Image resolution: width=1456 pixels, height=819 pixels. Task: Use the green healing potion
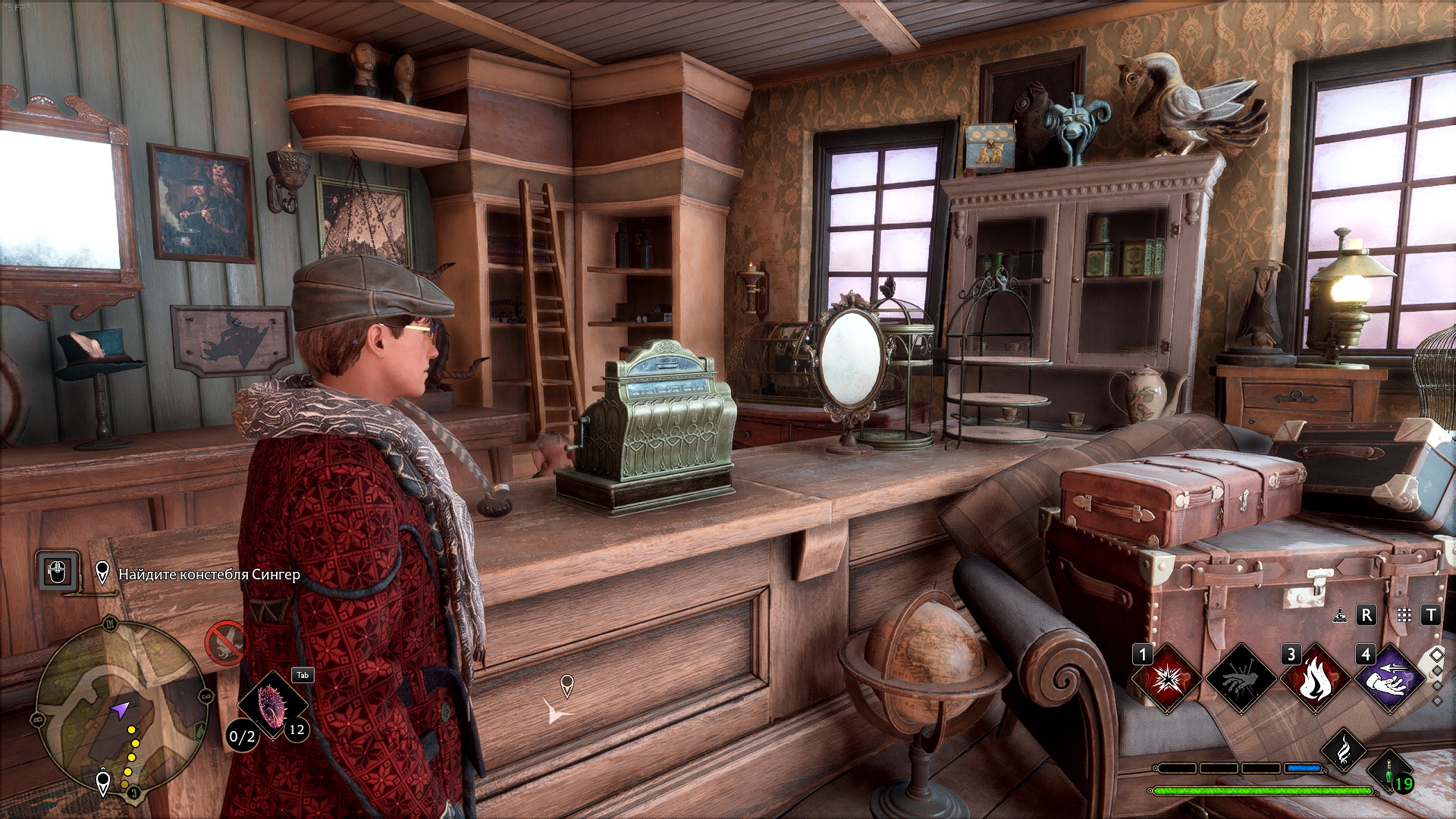pos(1389,772)
